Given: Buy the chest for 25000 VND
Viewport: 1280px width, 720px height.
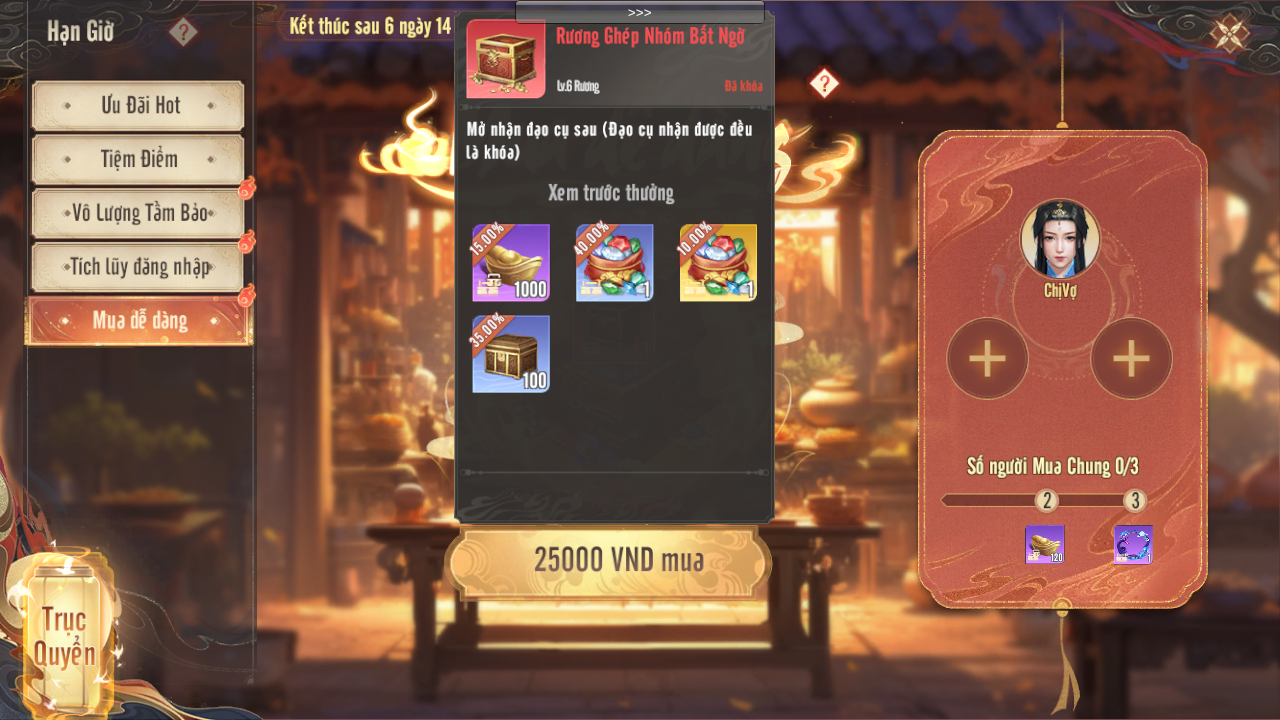Looking at the screenshot, I should [x=608, y=561].
